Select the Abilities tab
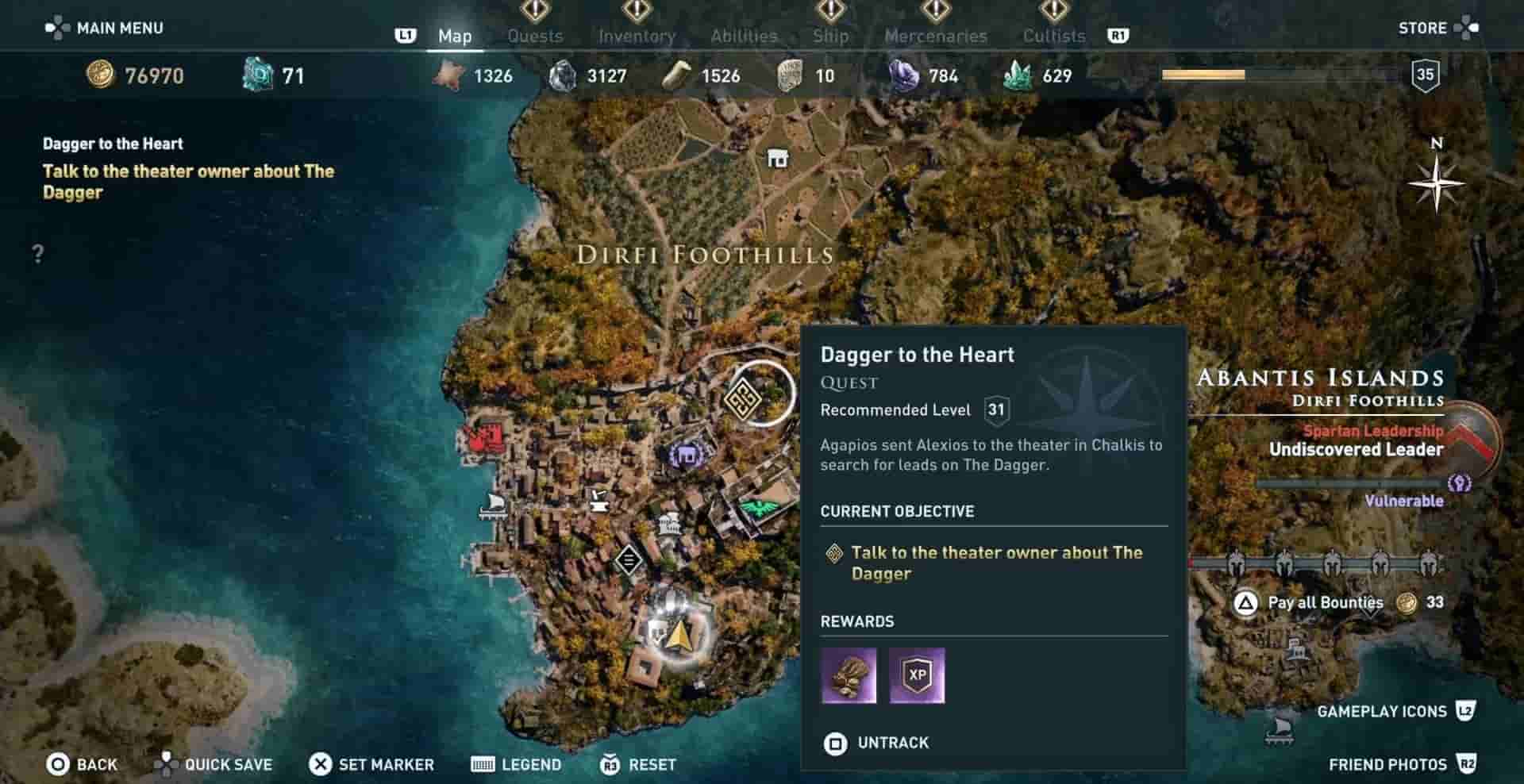 [x=744, y=36]
